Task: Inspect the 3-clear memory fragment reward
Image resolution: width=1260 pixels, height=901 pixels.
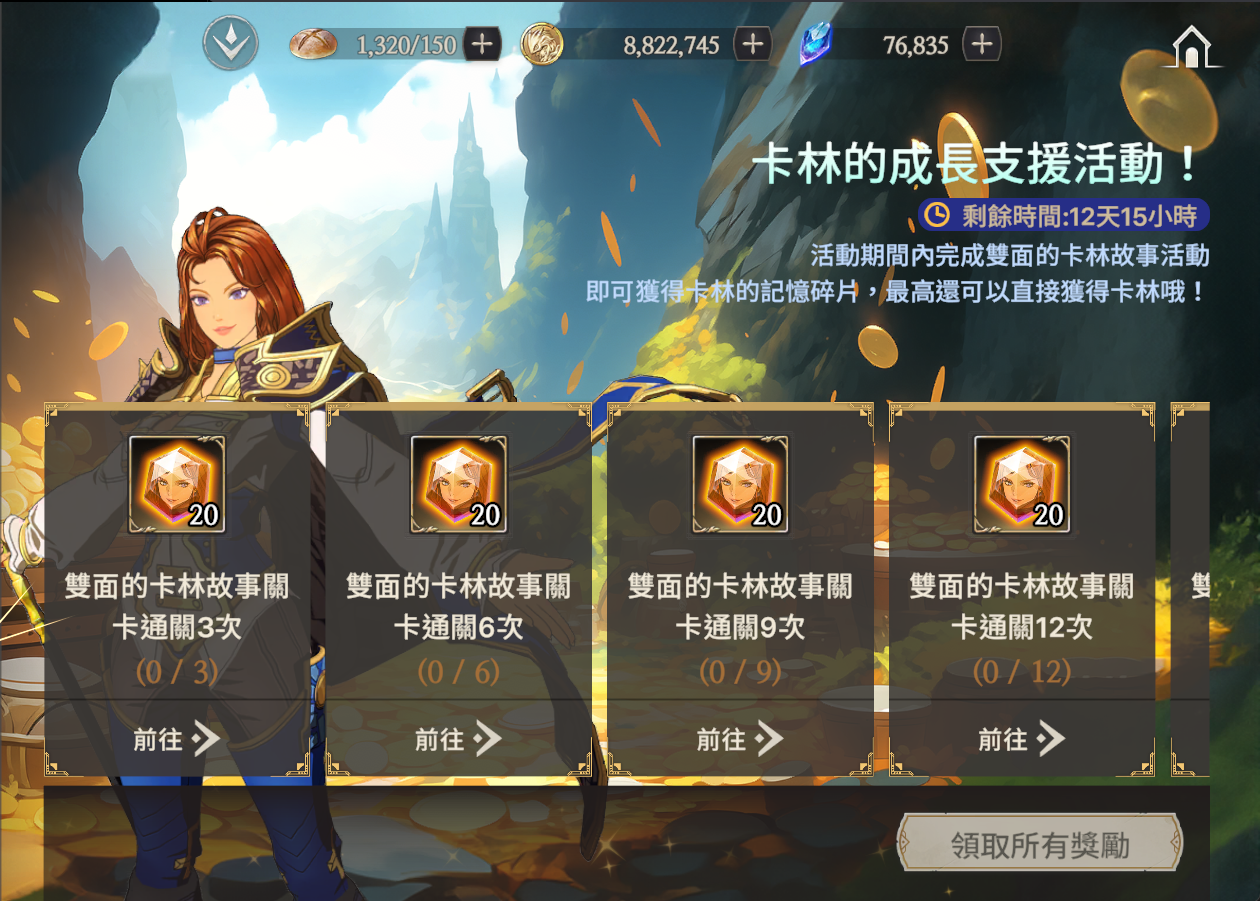Action: tap(177, 485)
